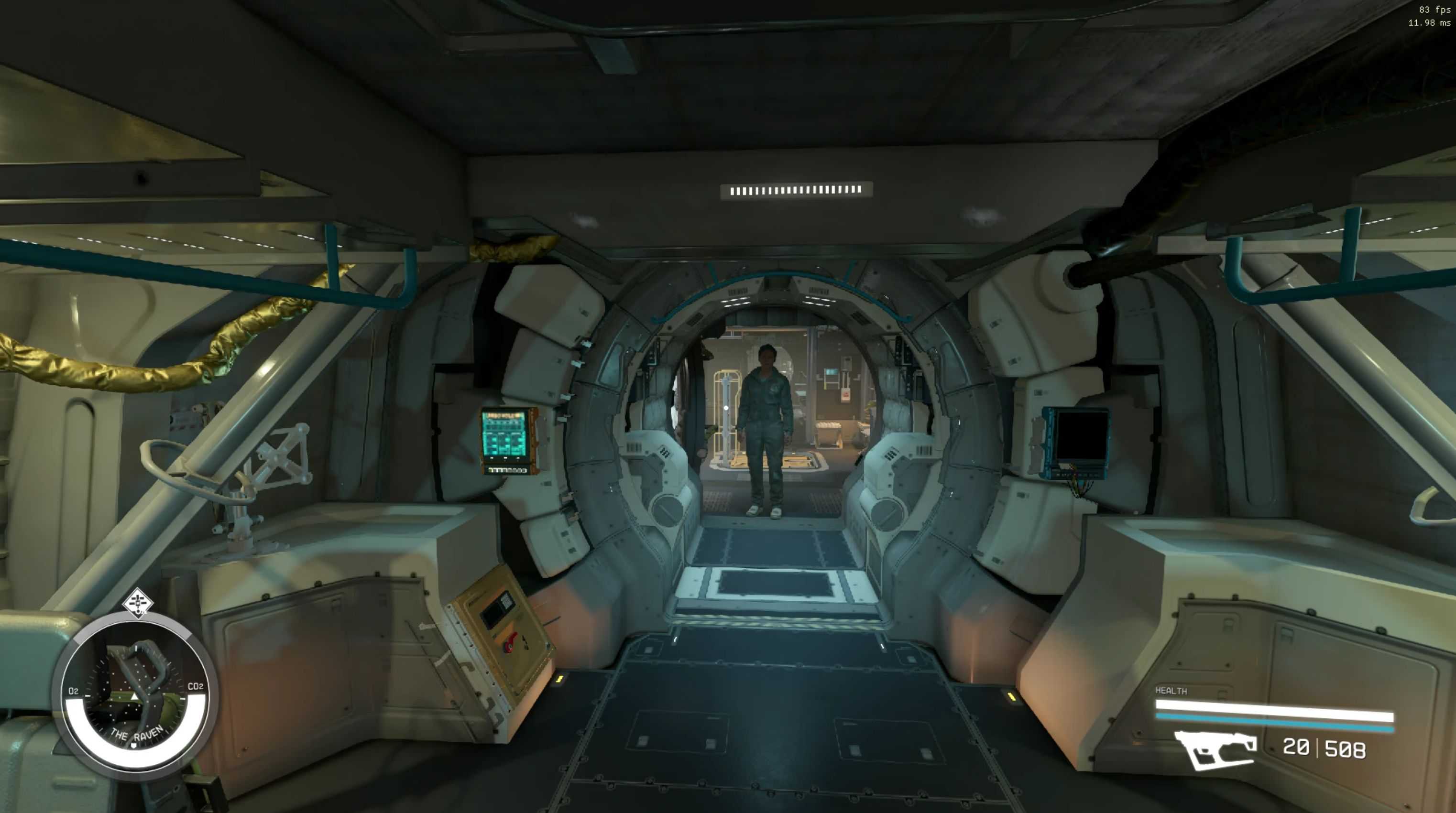The width and height of the screenshot is (1456, 813).
Task: Click the equipped pistol weapon icon
Action: (1216, 749)
